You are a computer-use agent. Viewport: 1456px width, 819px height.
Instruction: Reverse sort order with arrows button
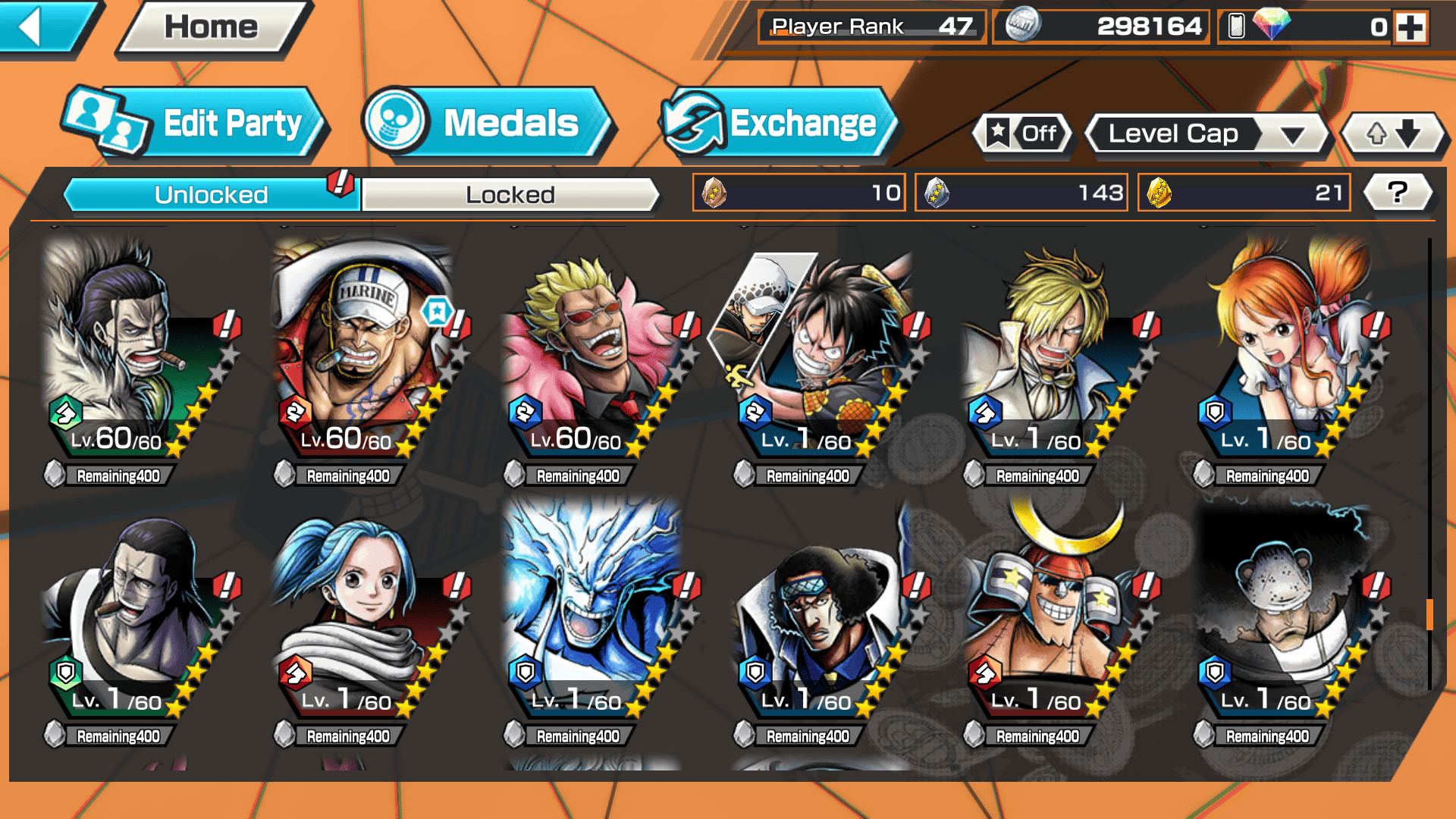pos(1393,134)
